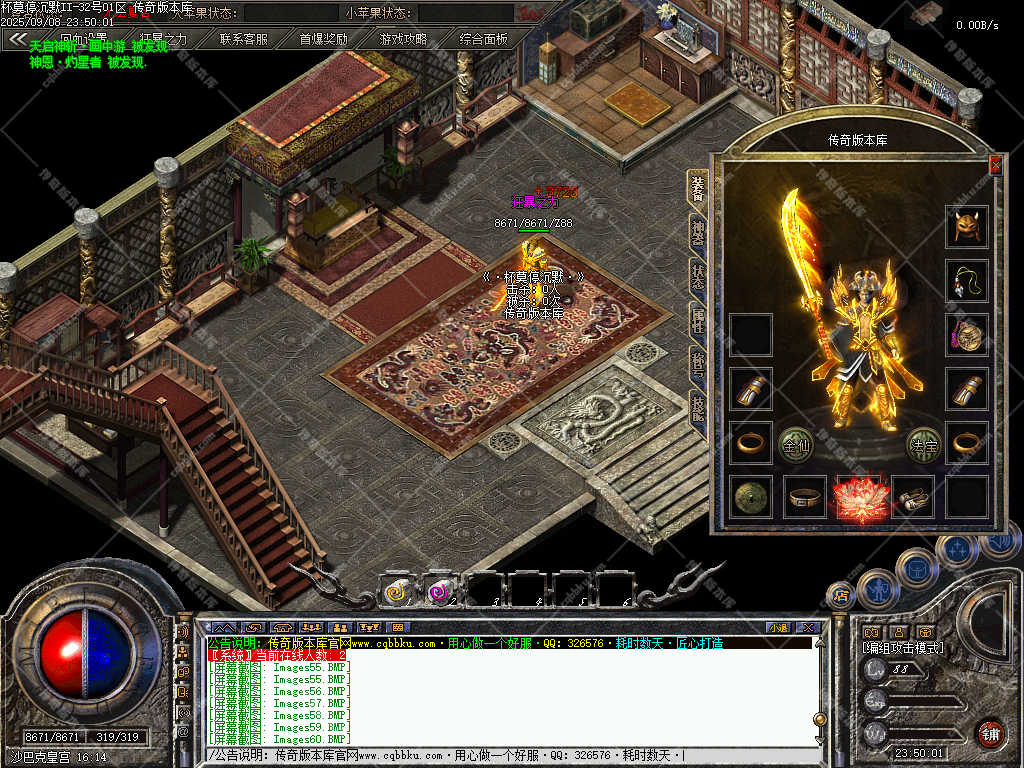
Task: Open 联系客服 (Contact Support) menu
Action: point(244,40)
